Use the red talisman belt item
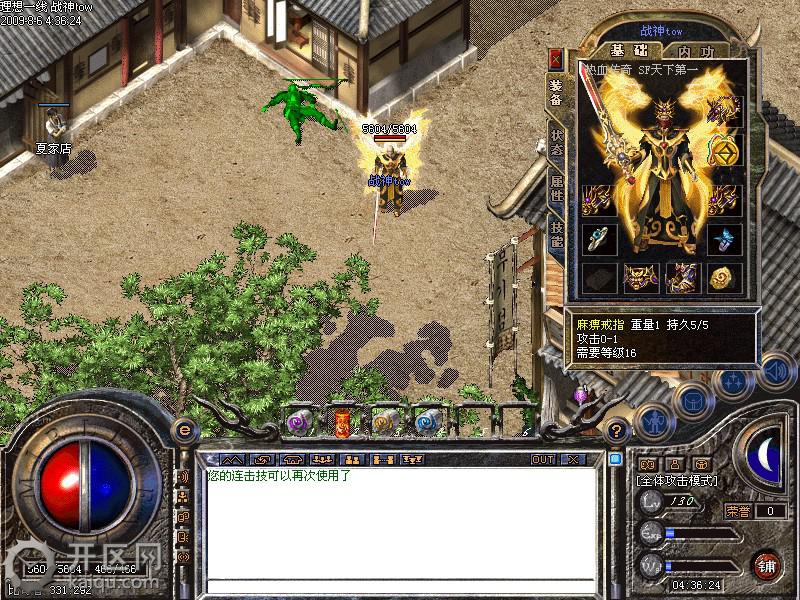The height and width of the screenshot is (600, 800). [341, 423]
